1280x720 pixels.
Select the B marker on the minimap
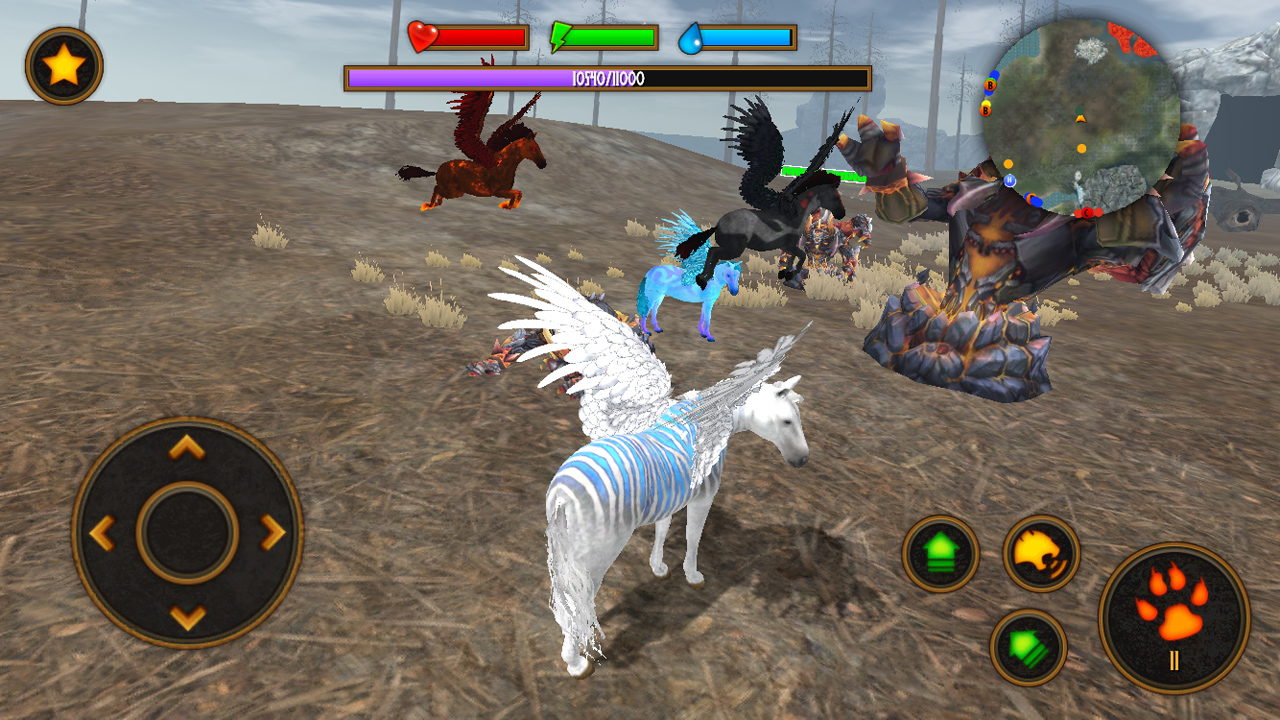(989, 85)
